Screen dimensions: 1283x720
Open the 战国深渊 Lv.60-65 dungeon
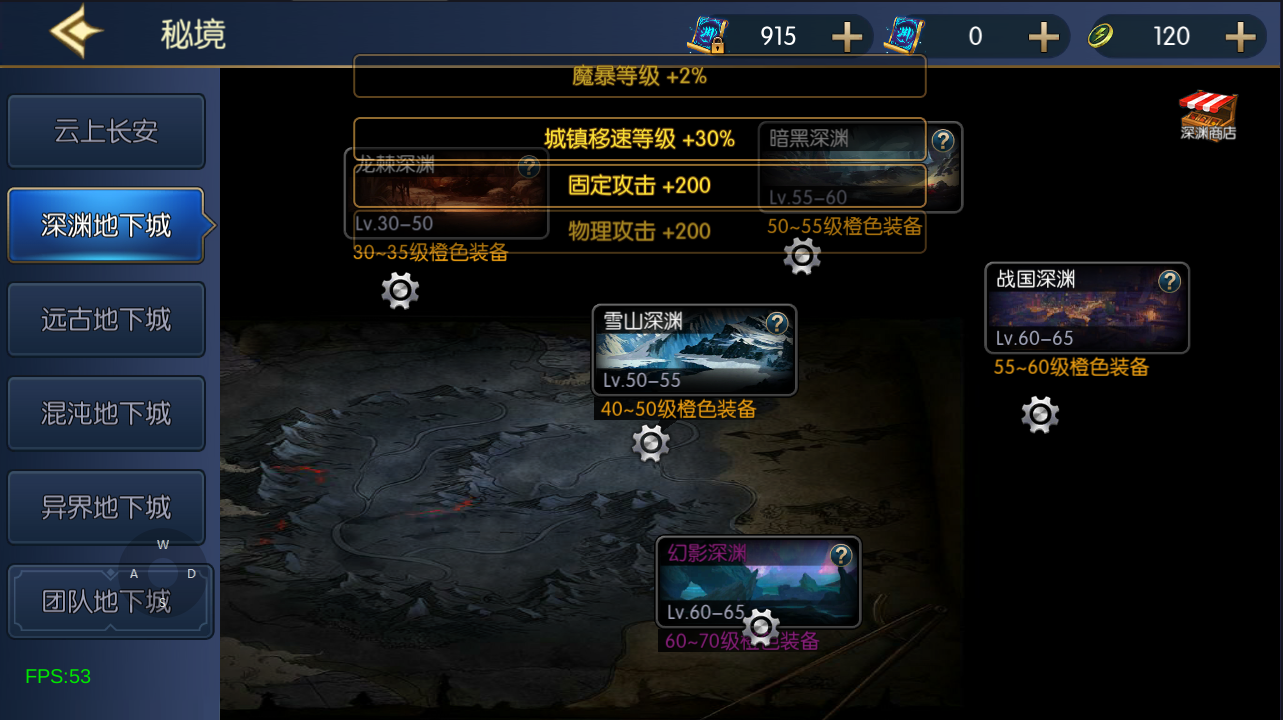pos(1085,307)
